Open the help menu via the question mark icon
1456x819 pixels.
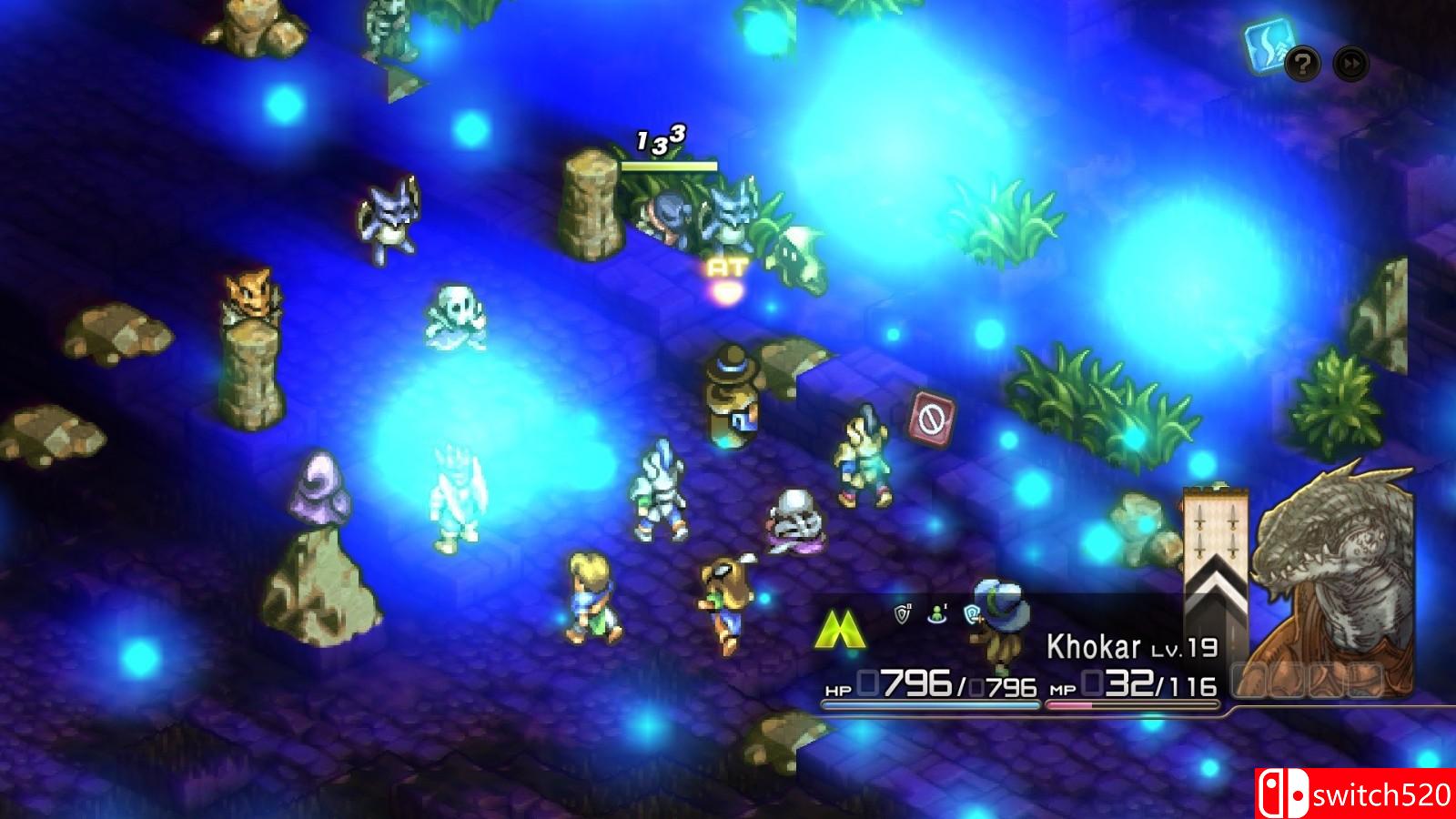pyautogui.click(x=1302, y=64)
